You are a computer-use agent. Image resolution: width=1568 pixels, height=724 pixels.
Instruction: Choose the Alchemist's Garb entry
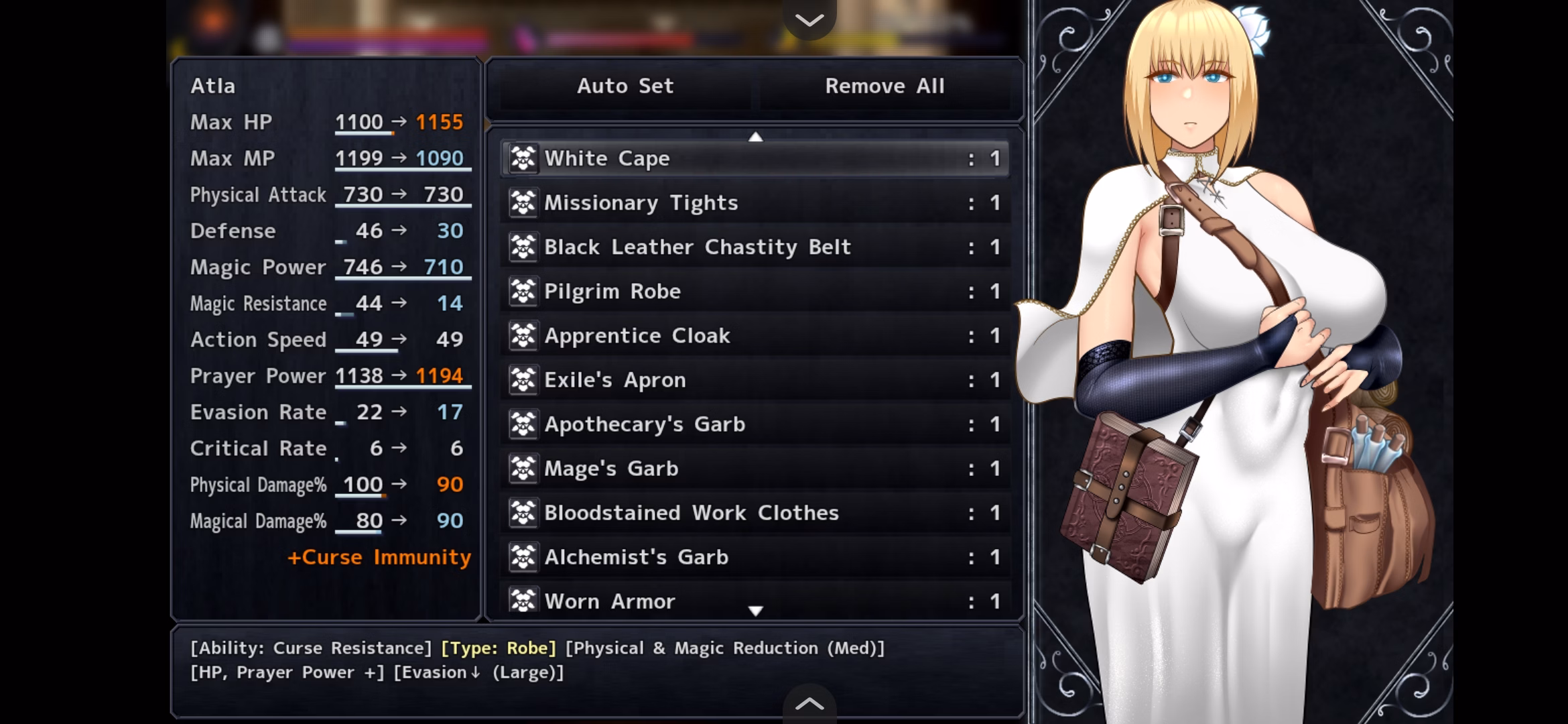pyautogui.click(x=755, y=557)
